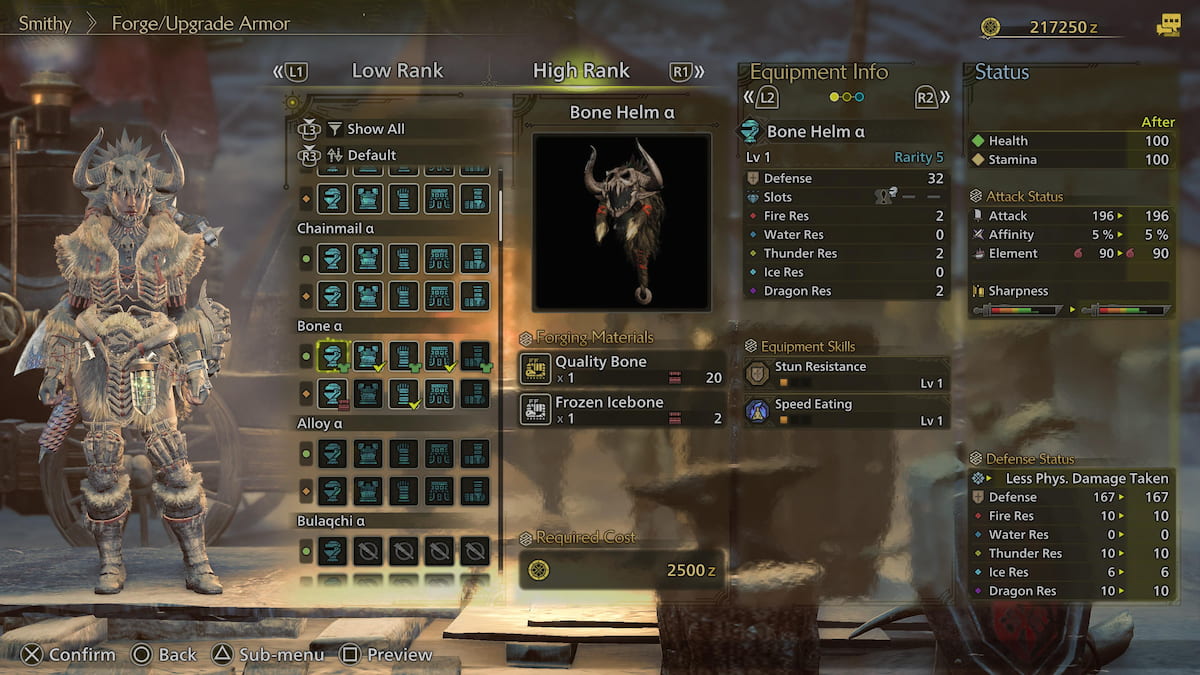The image size is (1200, 675).
Task: Inspect the Stun Resistance equipment skill
Action: point(845,374)
